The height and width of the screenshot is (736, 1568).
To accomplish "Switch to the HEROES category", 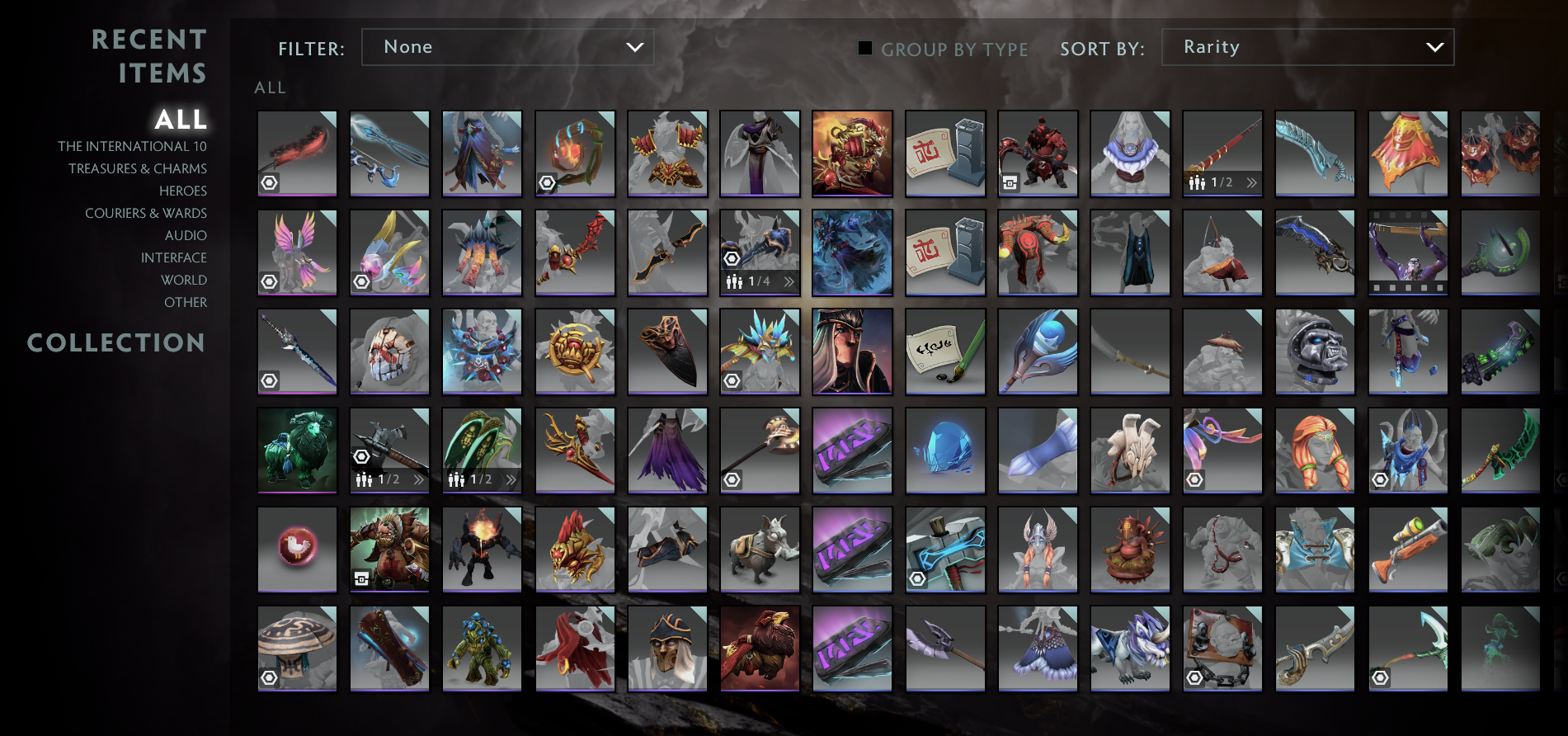I will pos(183,191).
